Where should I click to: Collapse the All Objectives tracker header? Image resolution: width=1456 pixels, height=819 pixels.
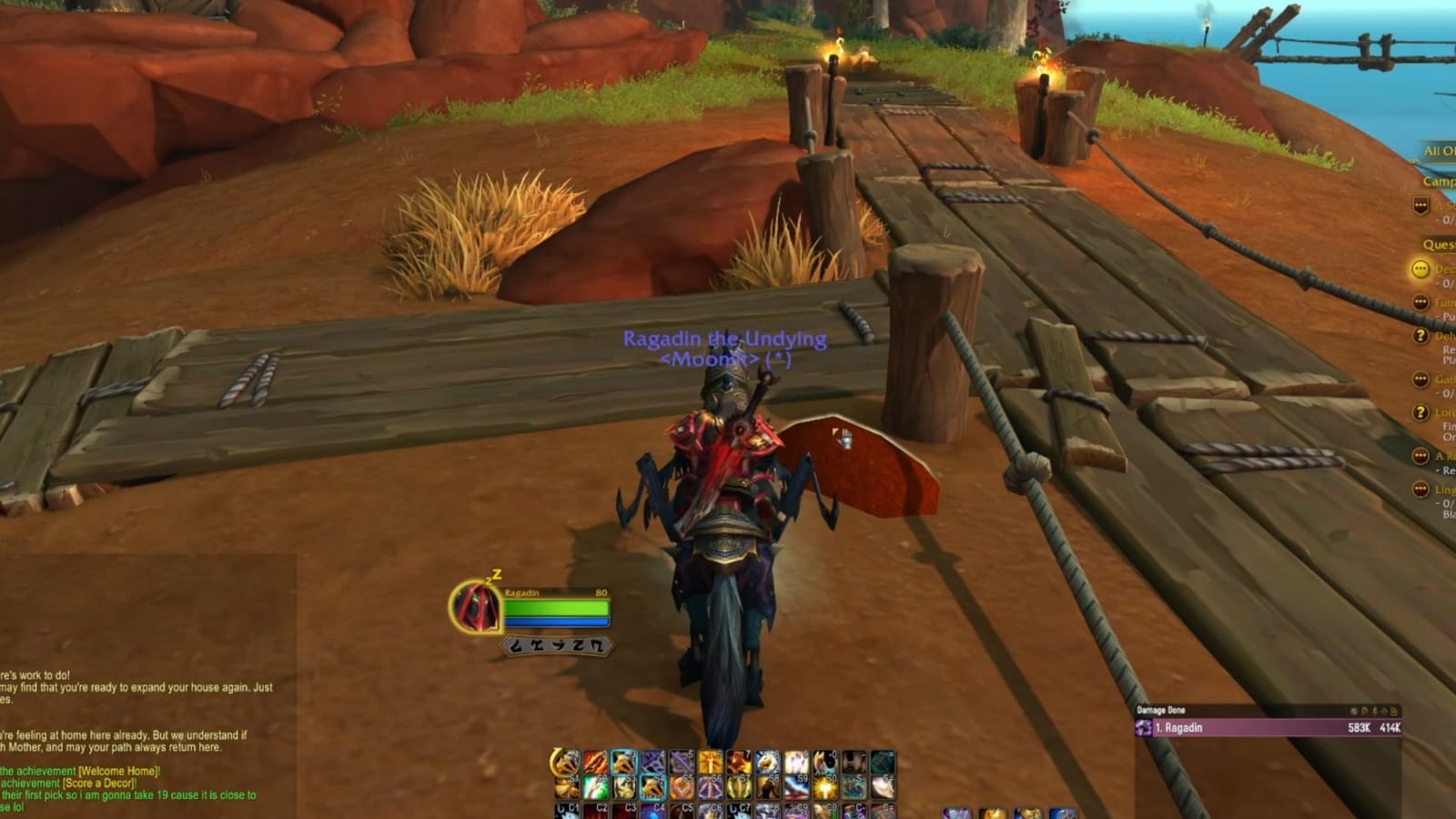[1438, 149]
